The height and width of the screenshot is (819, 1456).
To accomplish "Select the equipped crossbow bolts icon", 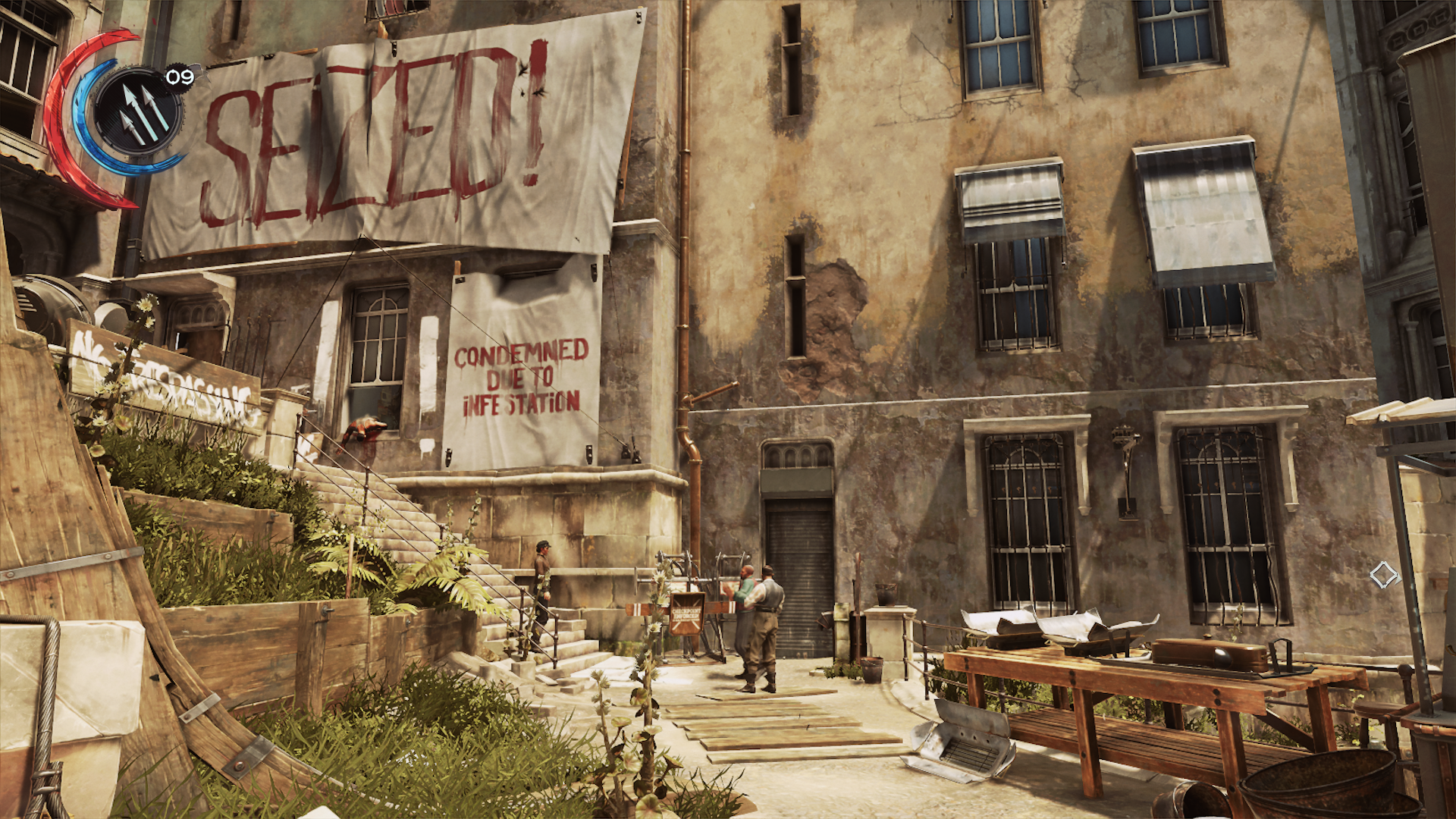I will 139,111.
